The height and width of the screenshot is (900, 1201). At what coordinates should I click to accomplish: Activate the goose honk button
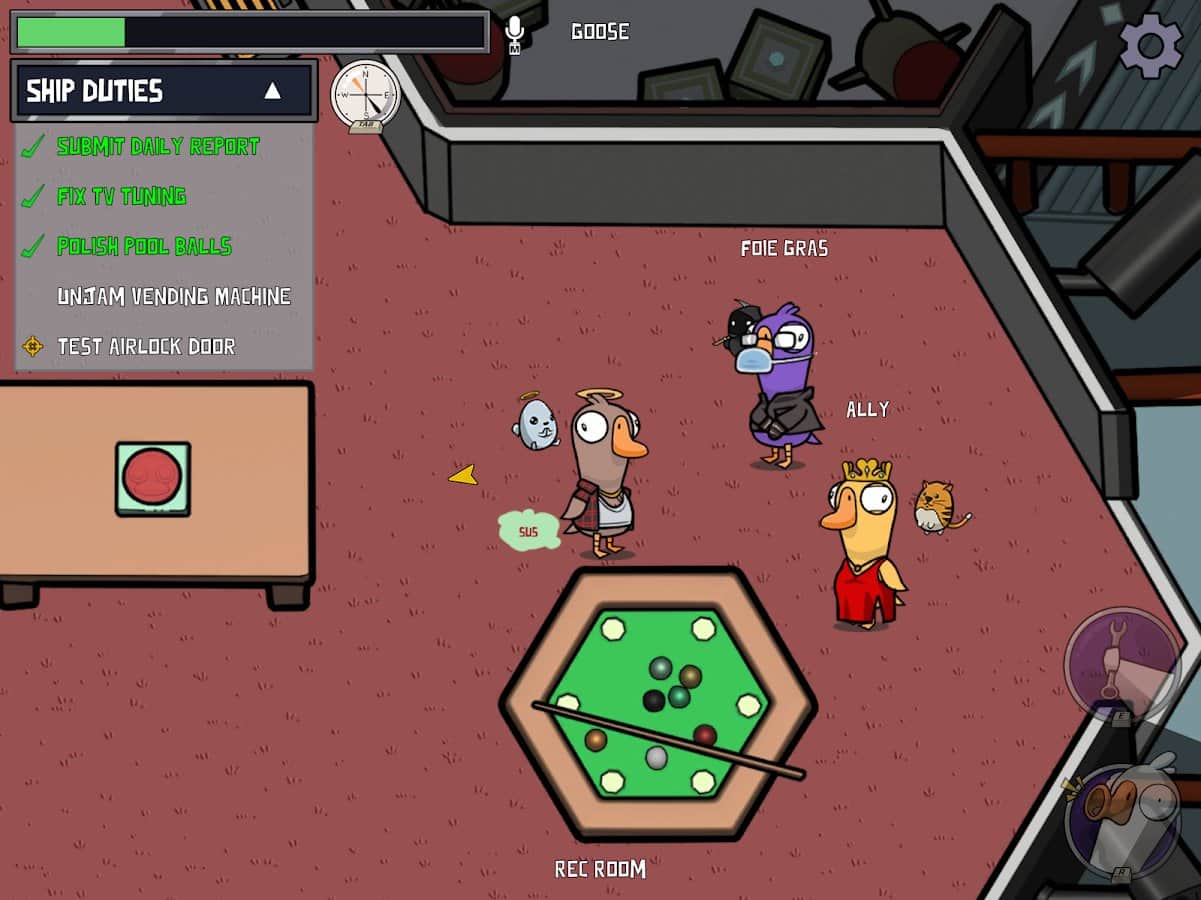tap(1123, 819)
